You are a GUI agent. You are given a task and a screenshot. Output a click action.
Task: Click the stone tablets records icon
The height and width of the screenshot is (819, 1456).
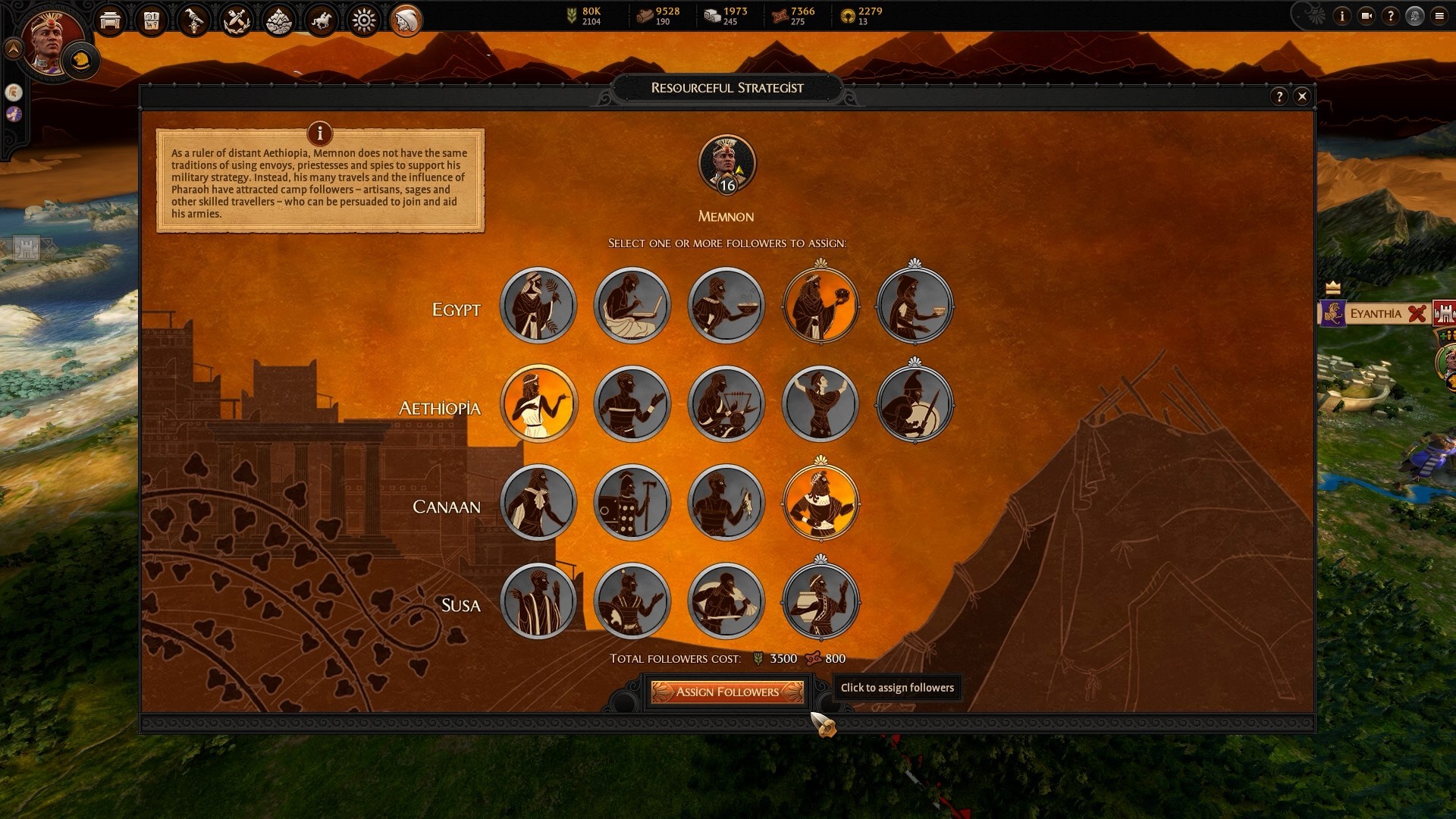(152, 21)
